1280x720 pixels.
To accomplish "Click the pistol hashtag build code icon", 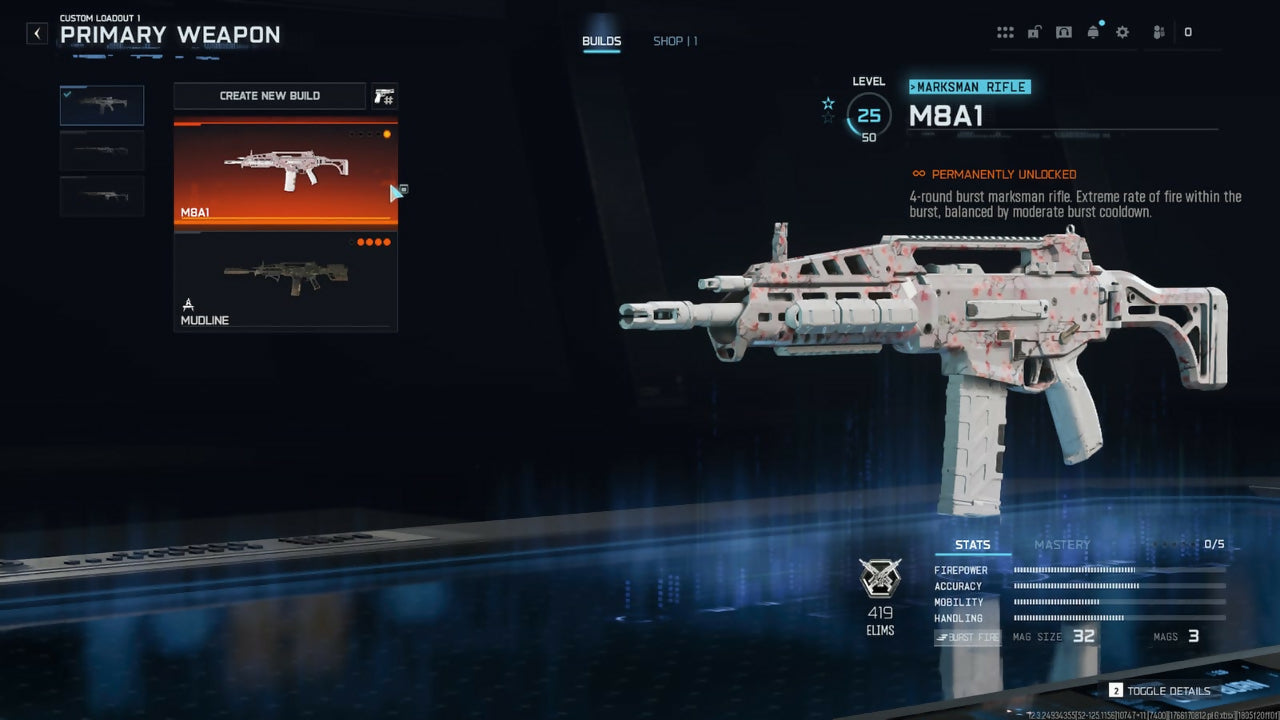I will coord(384,96).
